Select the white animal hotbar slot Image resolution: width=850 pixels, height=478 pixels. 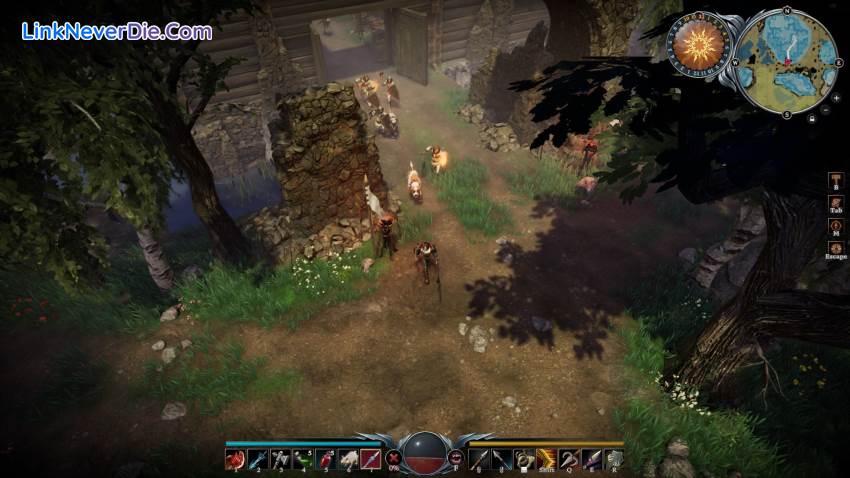click(346, 459)
